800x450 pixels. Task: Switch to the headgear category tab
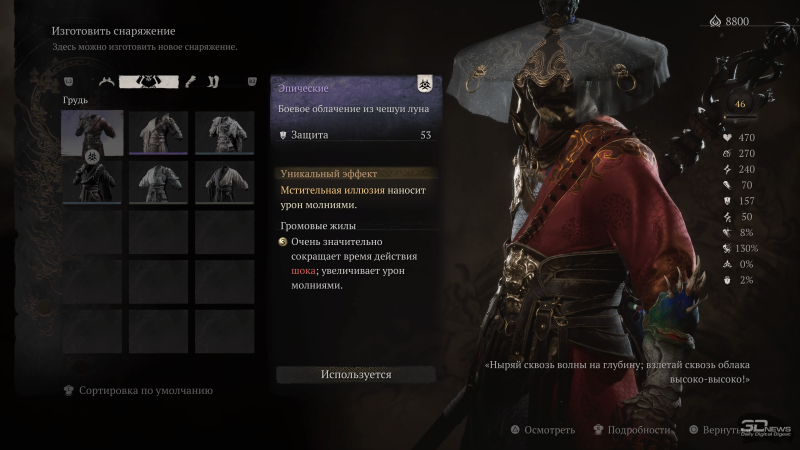coord(106,82)
